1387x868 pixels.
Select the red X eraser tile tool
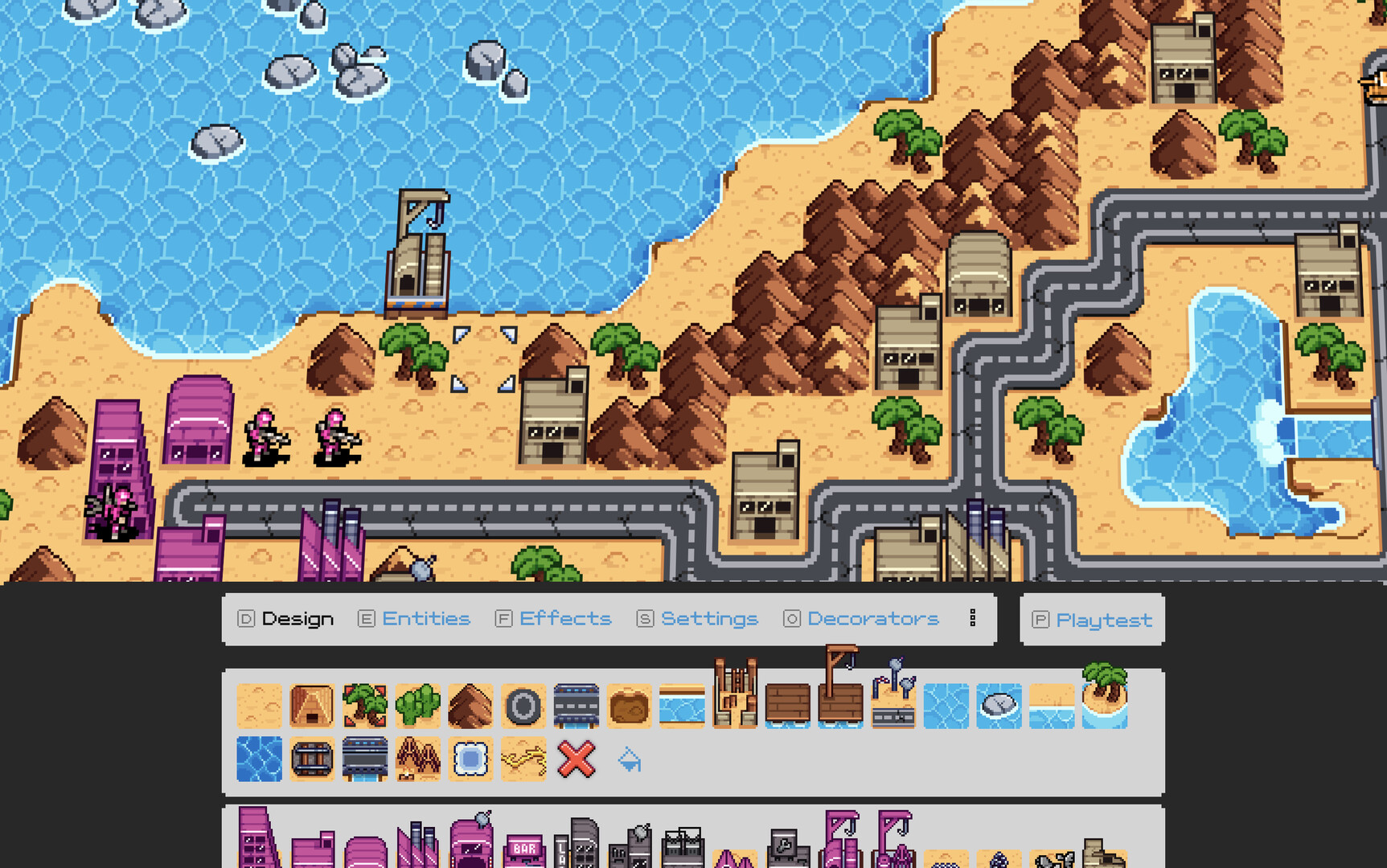click(x=576, y=759)
